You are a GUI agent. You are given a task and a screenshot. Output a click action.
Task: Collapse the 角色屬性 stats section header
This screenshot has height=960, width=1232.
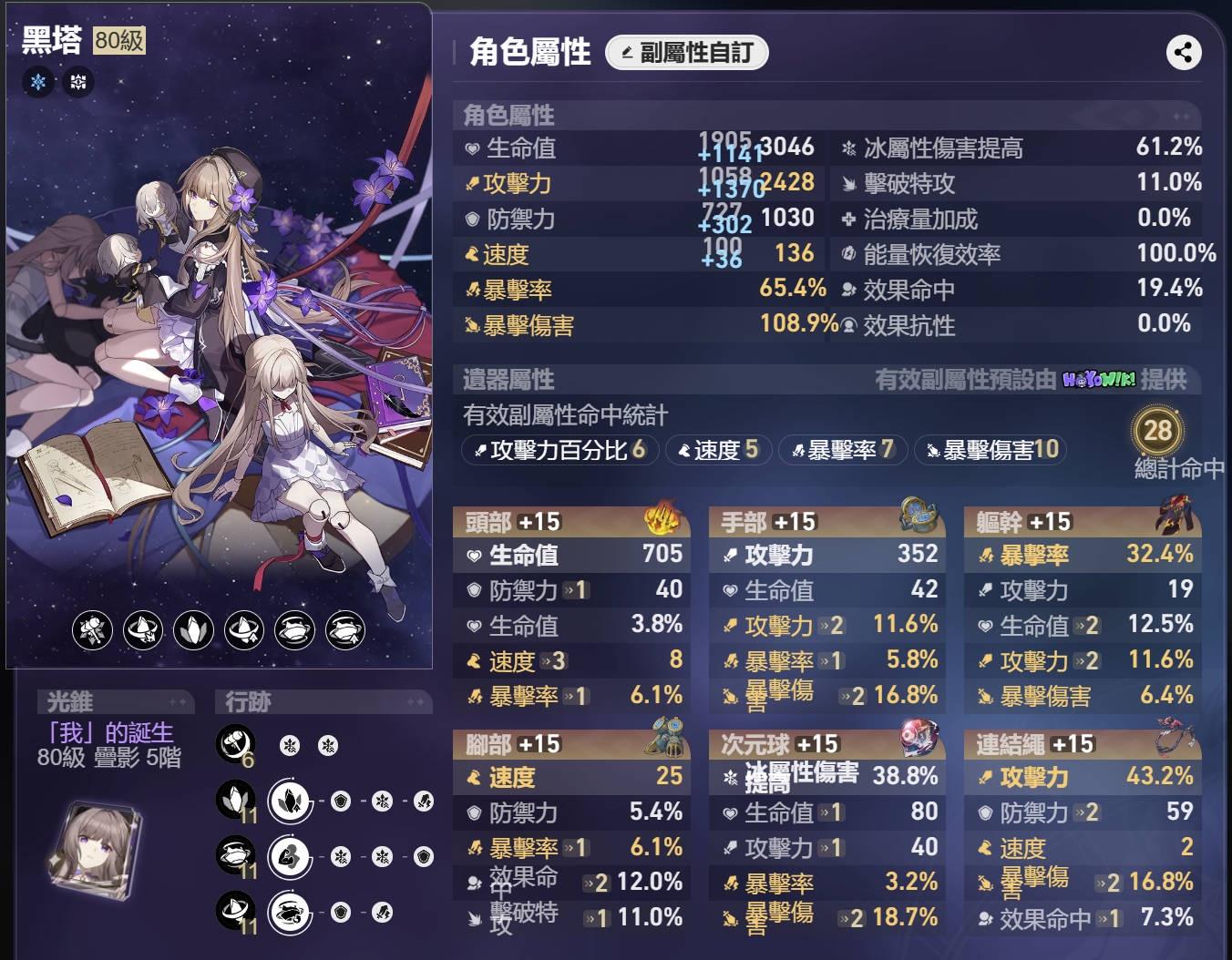tap(826, 116)
